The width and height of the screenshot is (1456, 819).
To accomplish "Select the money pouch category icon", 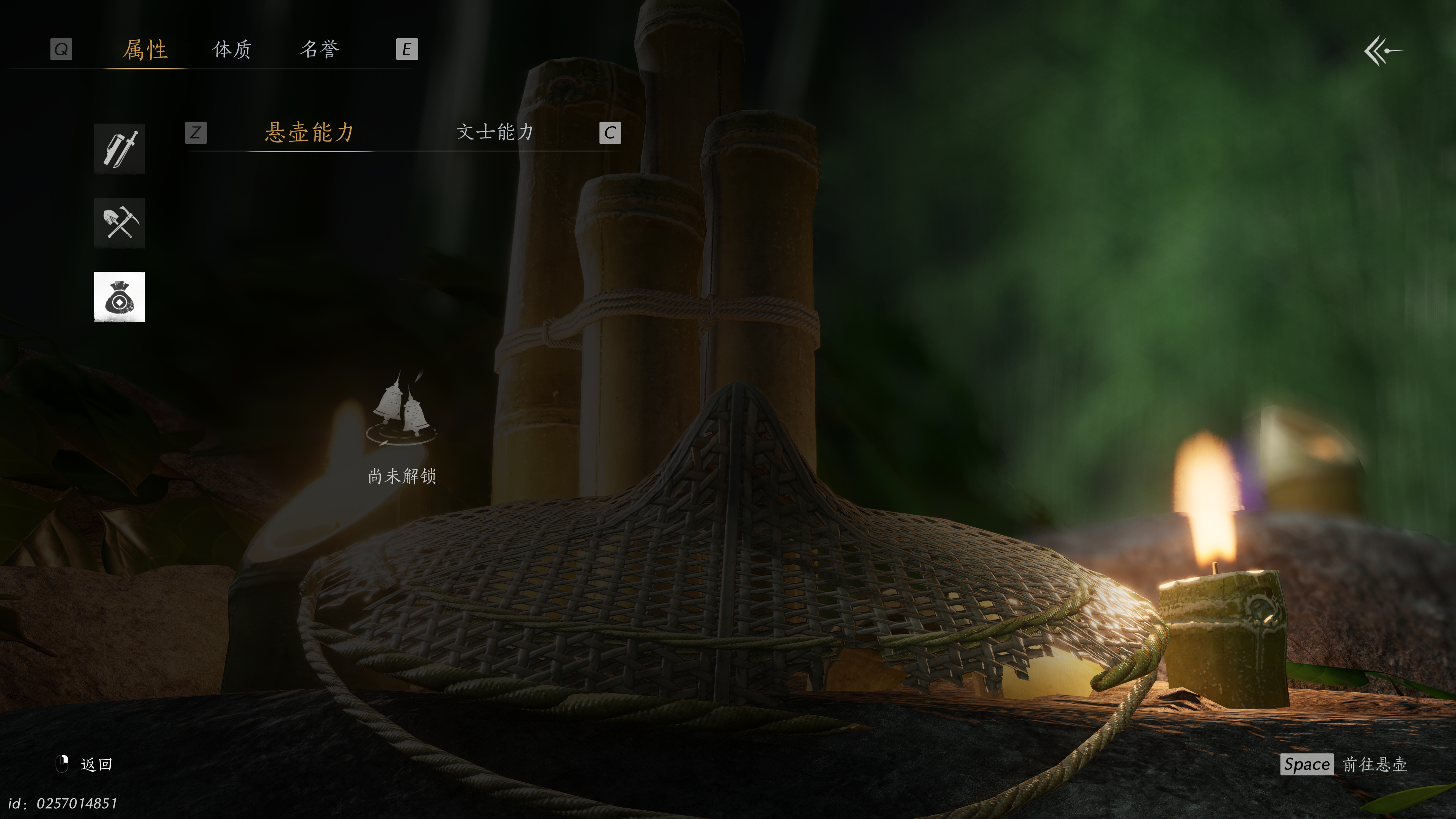I will [119, 297].
